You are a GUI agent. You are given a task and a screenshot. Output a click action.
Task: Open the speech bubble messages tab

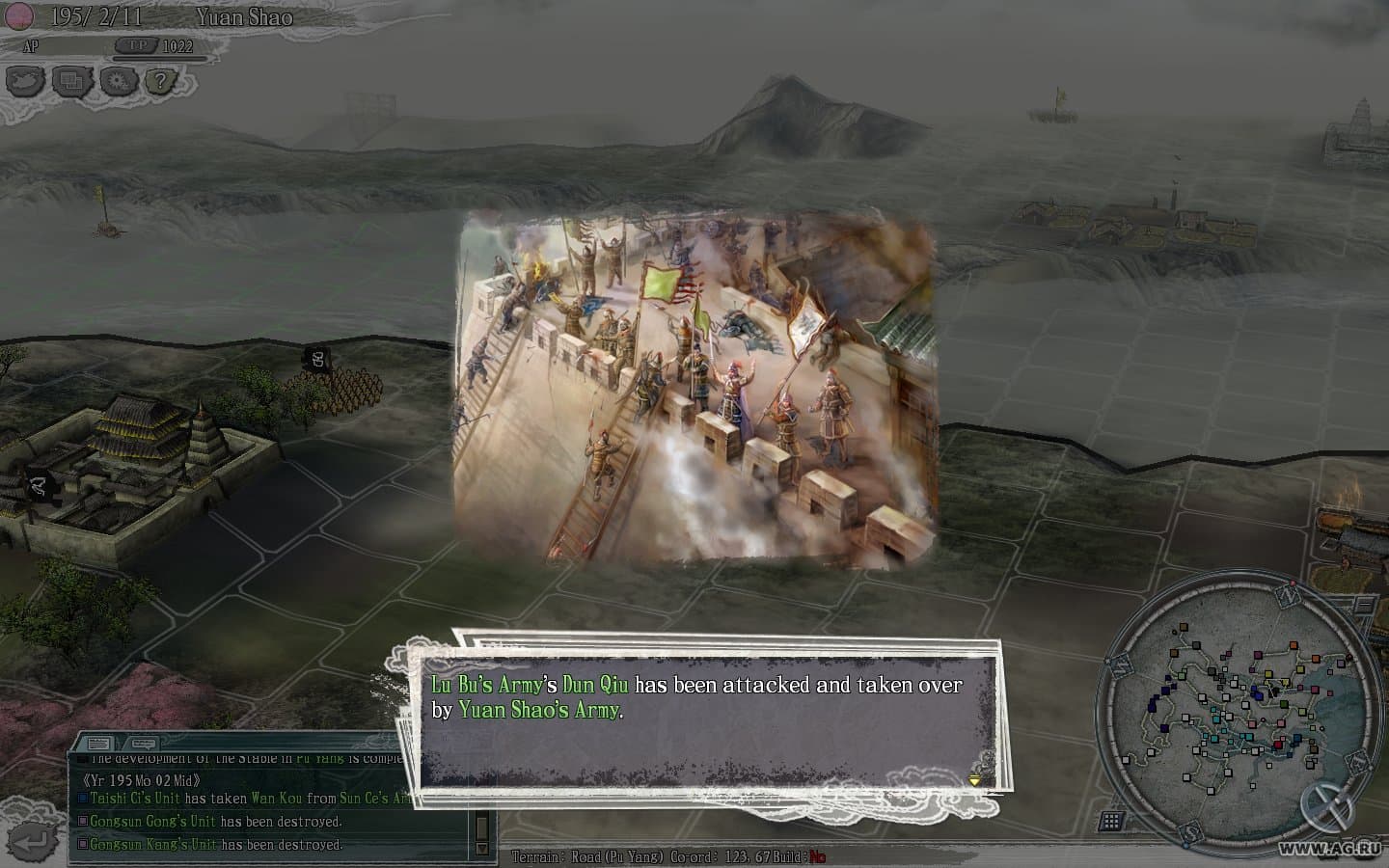[x=142, y=744]
